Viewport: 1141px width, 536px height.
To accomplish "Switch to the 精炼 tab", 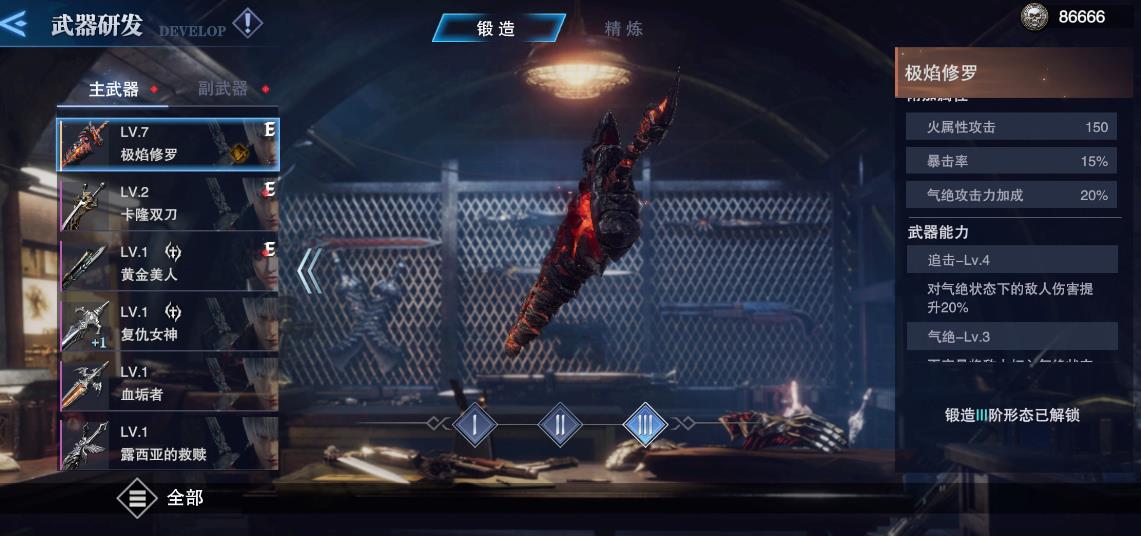I will 623,28.
